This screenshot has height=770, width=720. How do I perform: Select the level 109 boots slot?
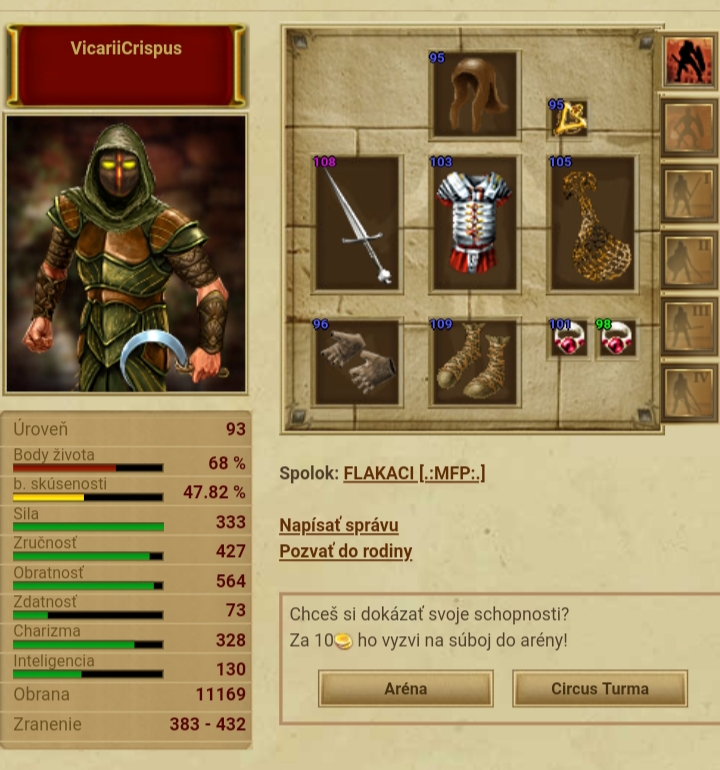474,363
